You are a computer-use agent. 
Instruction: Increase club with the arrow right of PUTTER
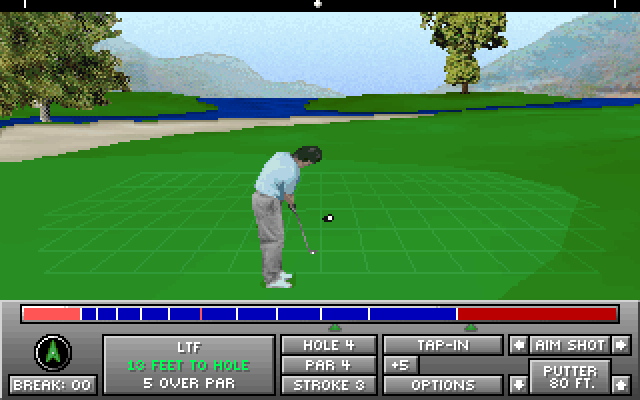[x=621, y=383]
